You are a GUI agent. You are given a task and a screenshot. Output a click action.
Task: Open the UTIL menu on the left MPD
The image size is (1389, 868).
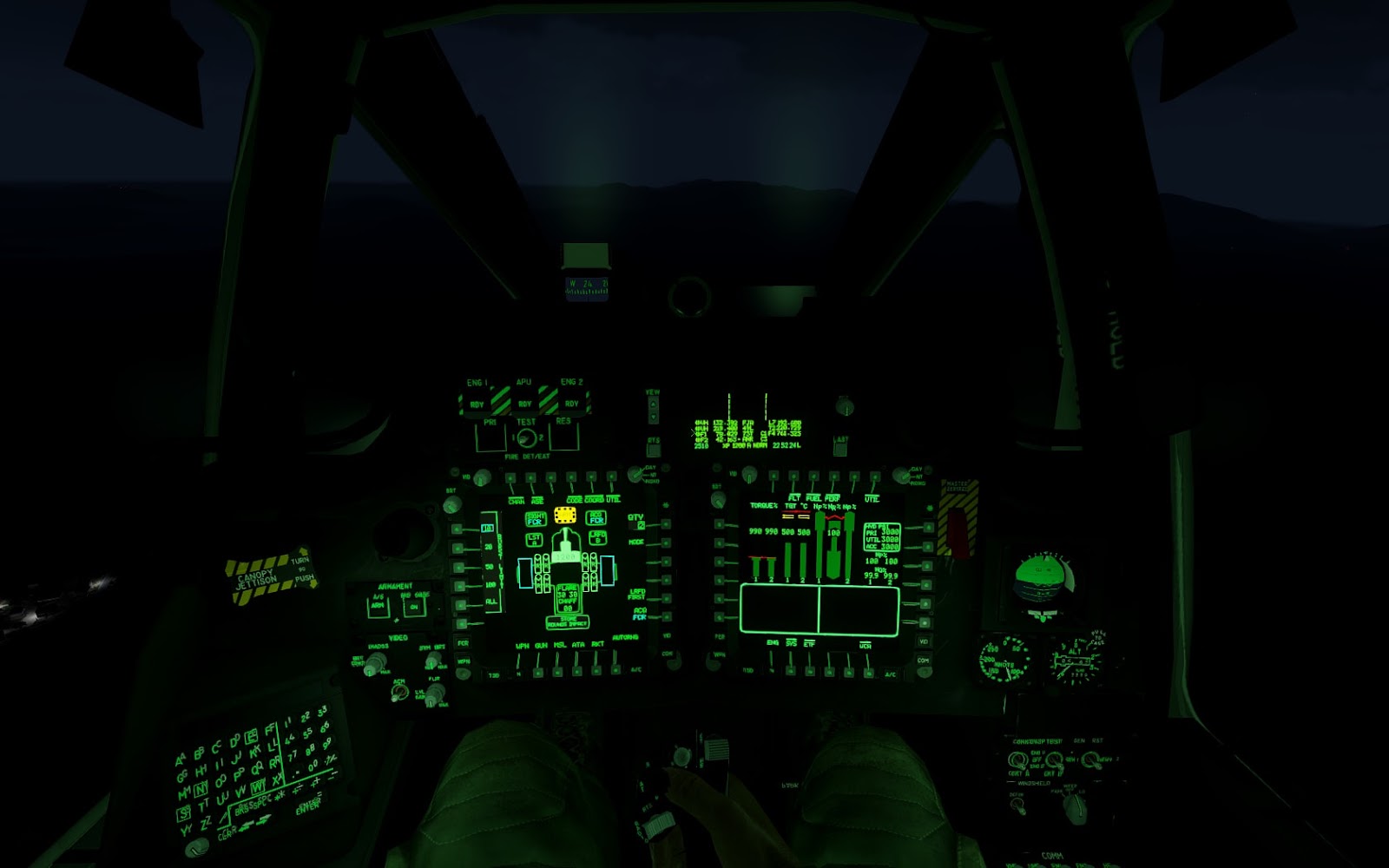(x=612, y=477)
